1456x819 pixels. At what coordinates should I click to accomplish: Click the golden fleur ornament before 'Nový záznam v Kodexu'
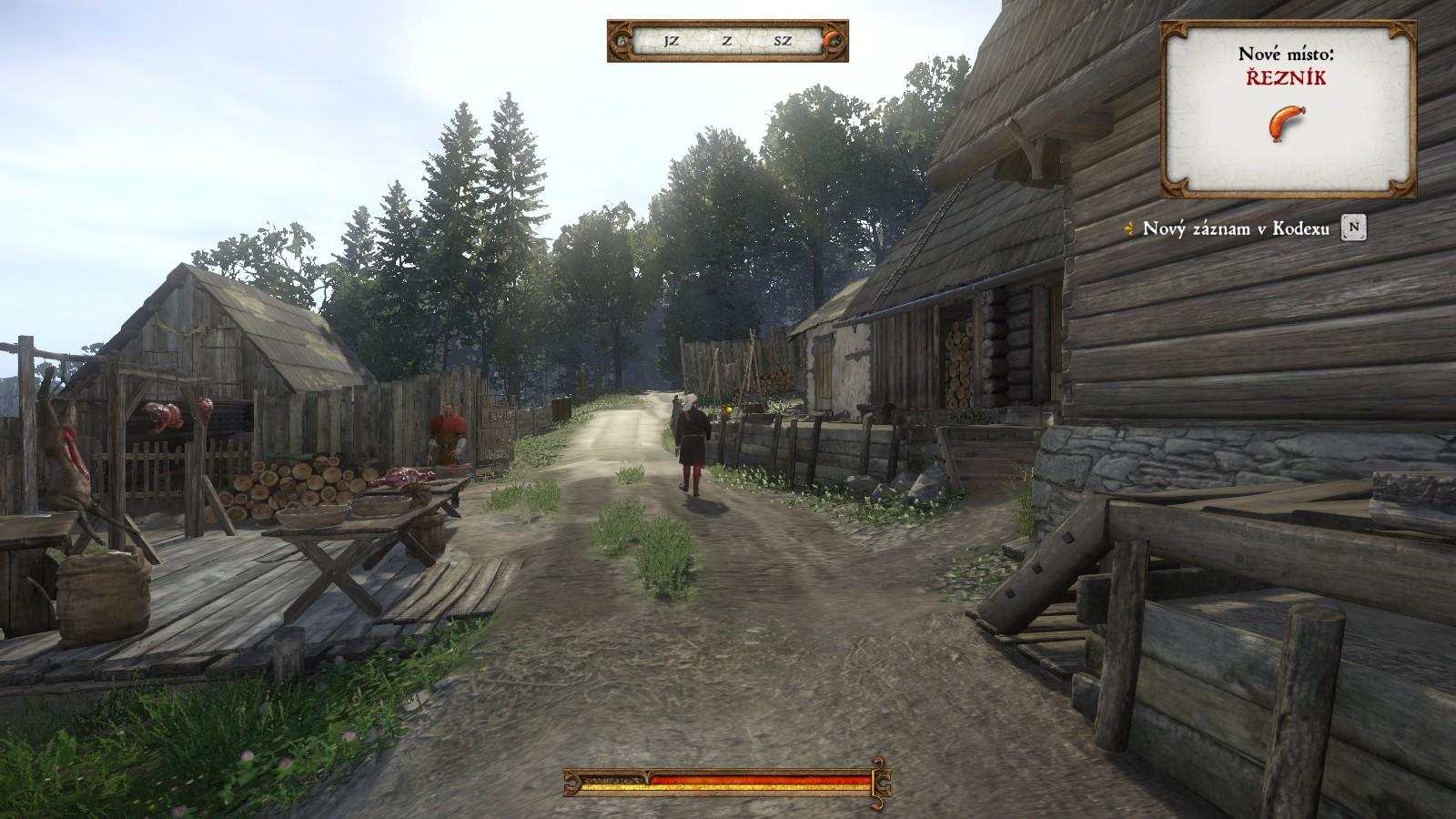tap(1131, 230)
